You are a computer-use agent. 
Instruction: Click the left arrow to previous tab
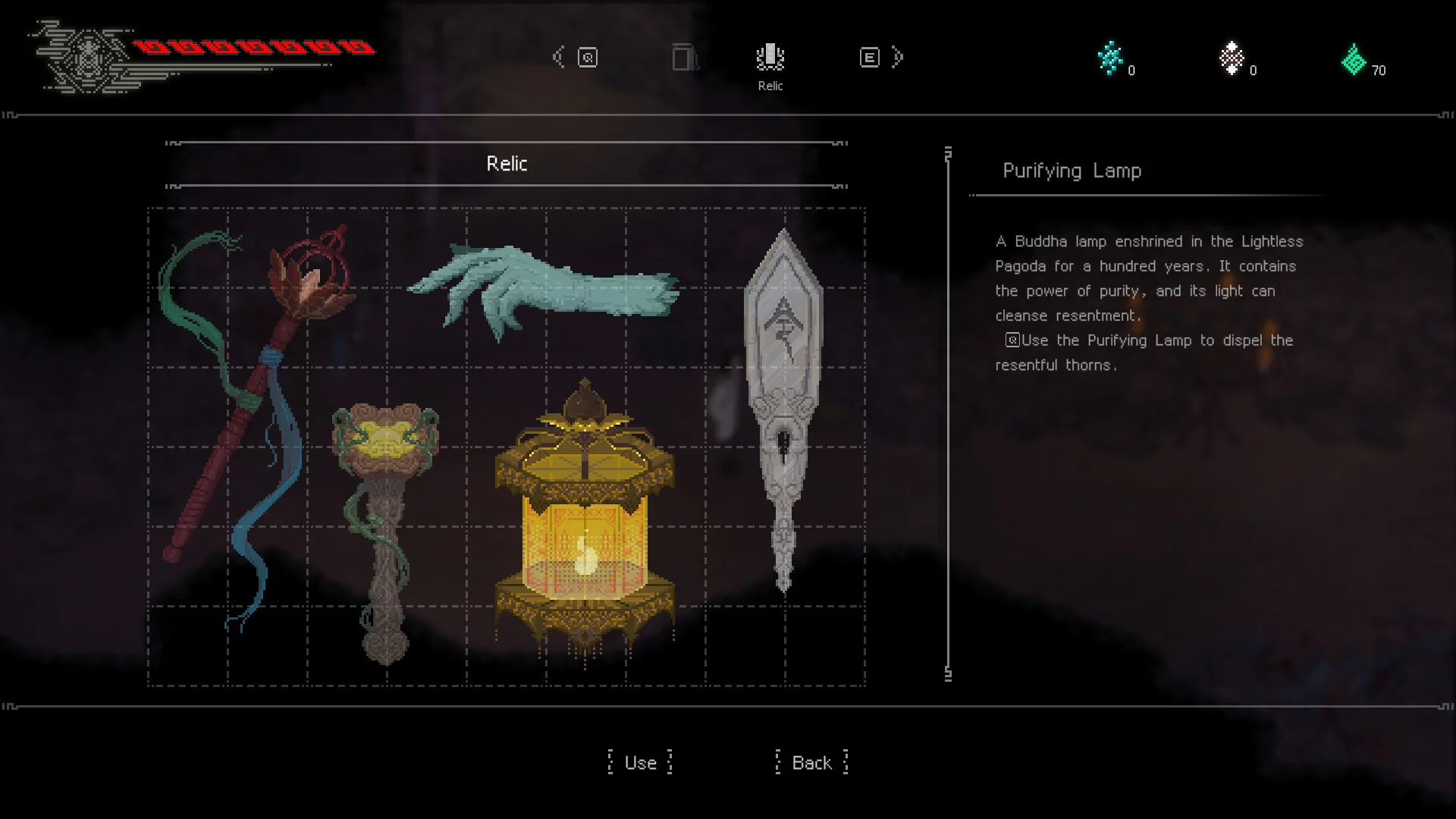(x=560, y=58)
